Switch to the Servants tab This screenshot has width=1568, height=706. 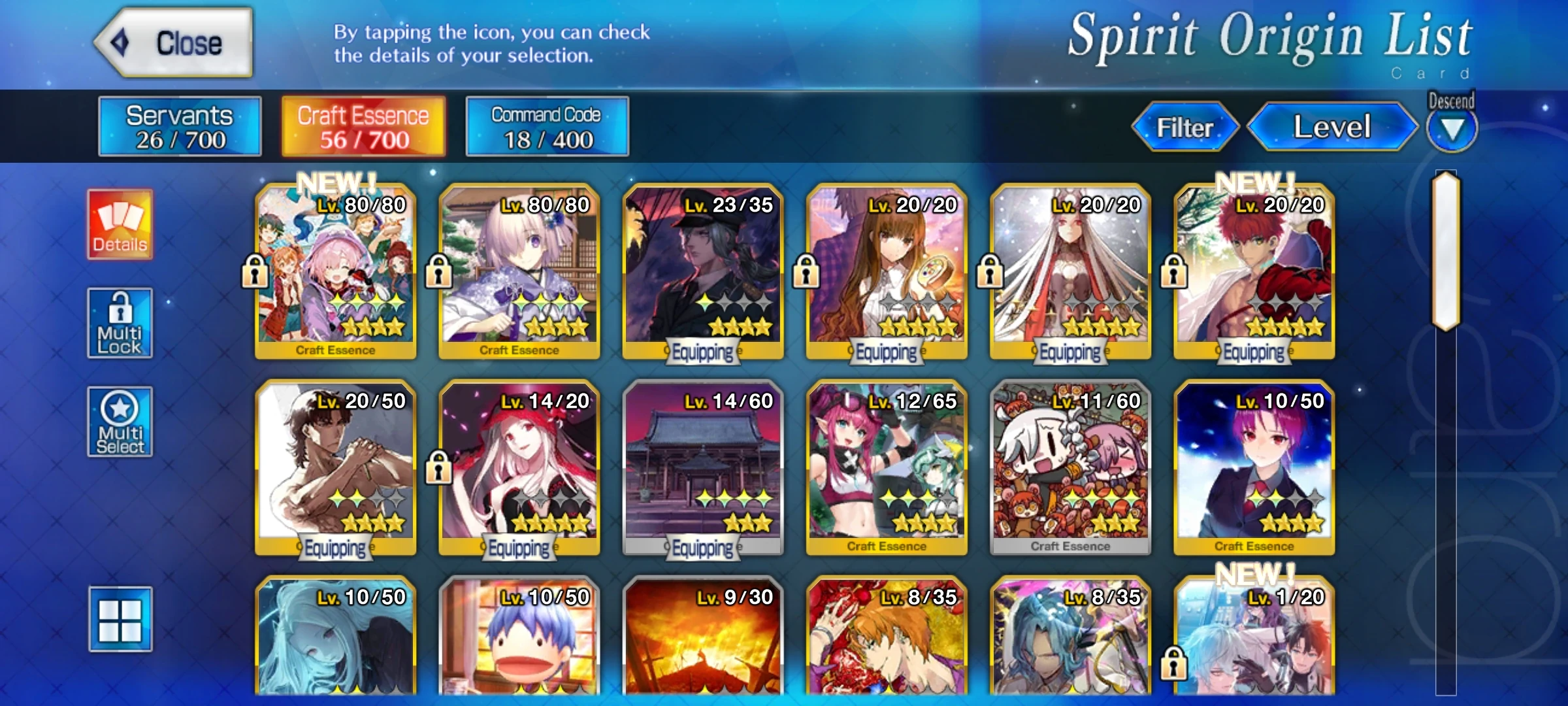(x=179, y=126)
